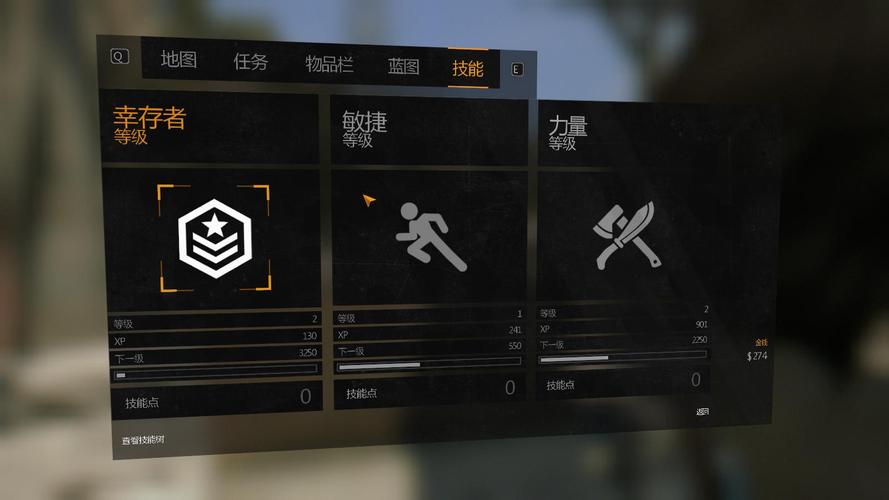Select the 幸存者 survivor rank badge panel

214,238
